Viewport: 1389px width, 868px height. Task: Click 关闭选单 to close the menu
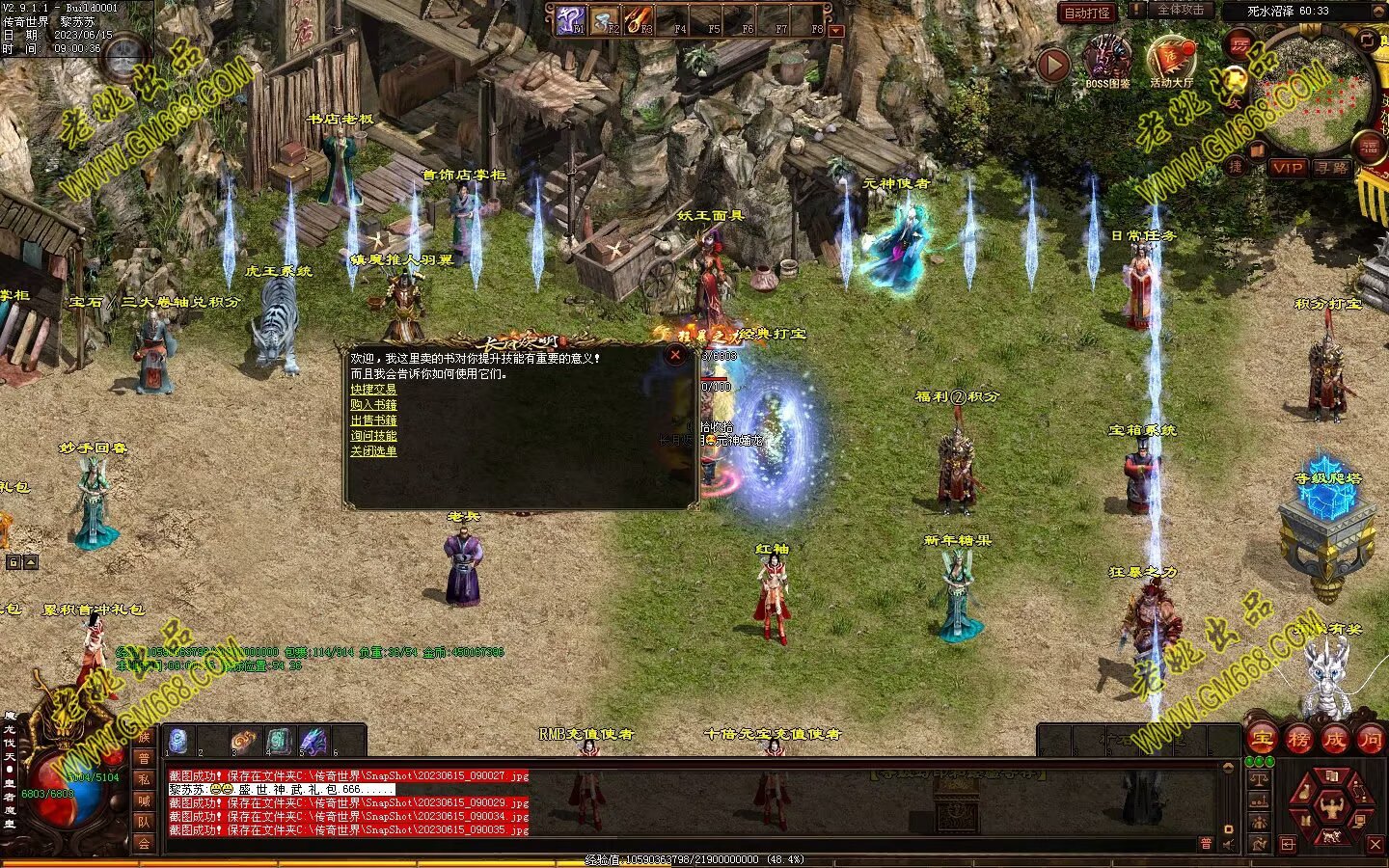point(373,451)
